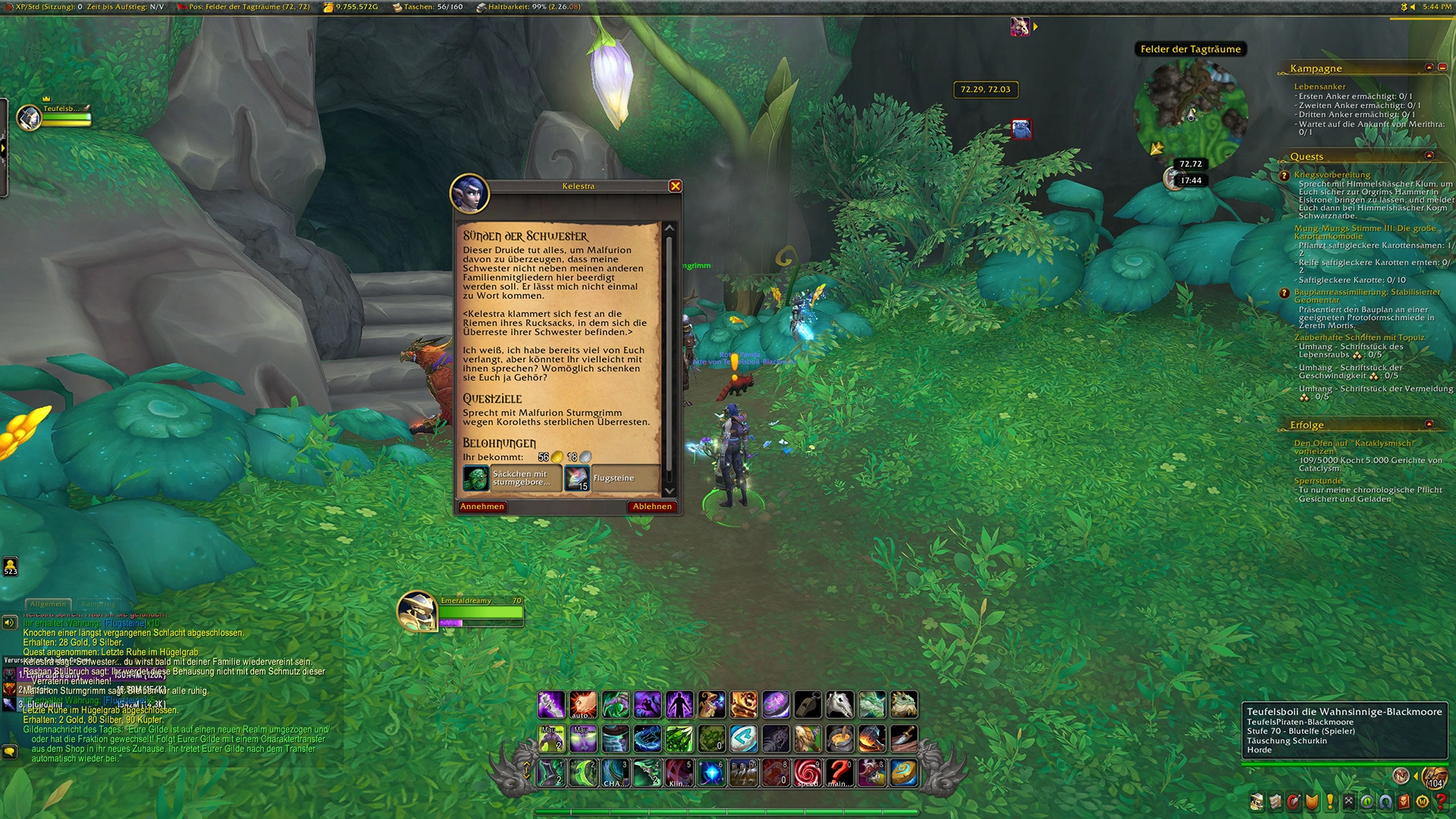Open the character info micro button

pos(1257,802)
